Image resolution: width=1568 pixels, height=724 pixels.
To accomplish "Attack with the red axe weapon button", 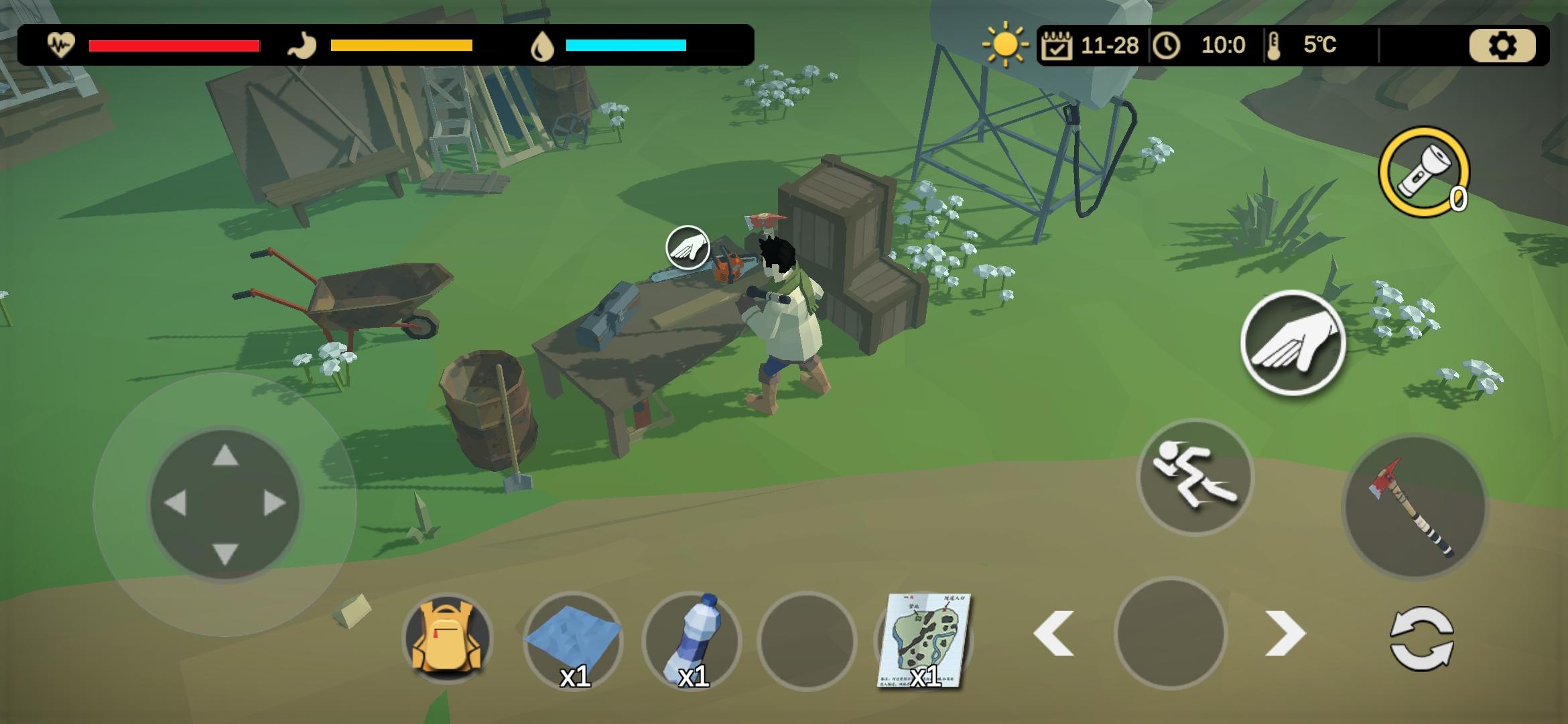I will [x=1414, y=506].
